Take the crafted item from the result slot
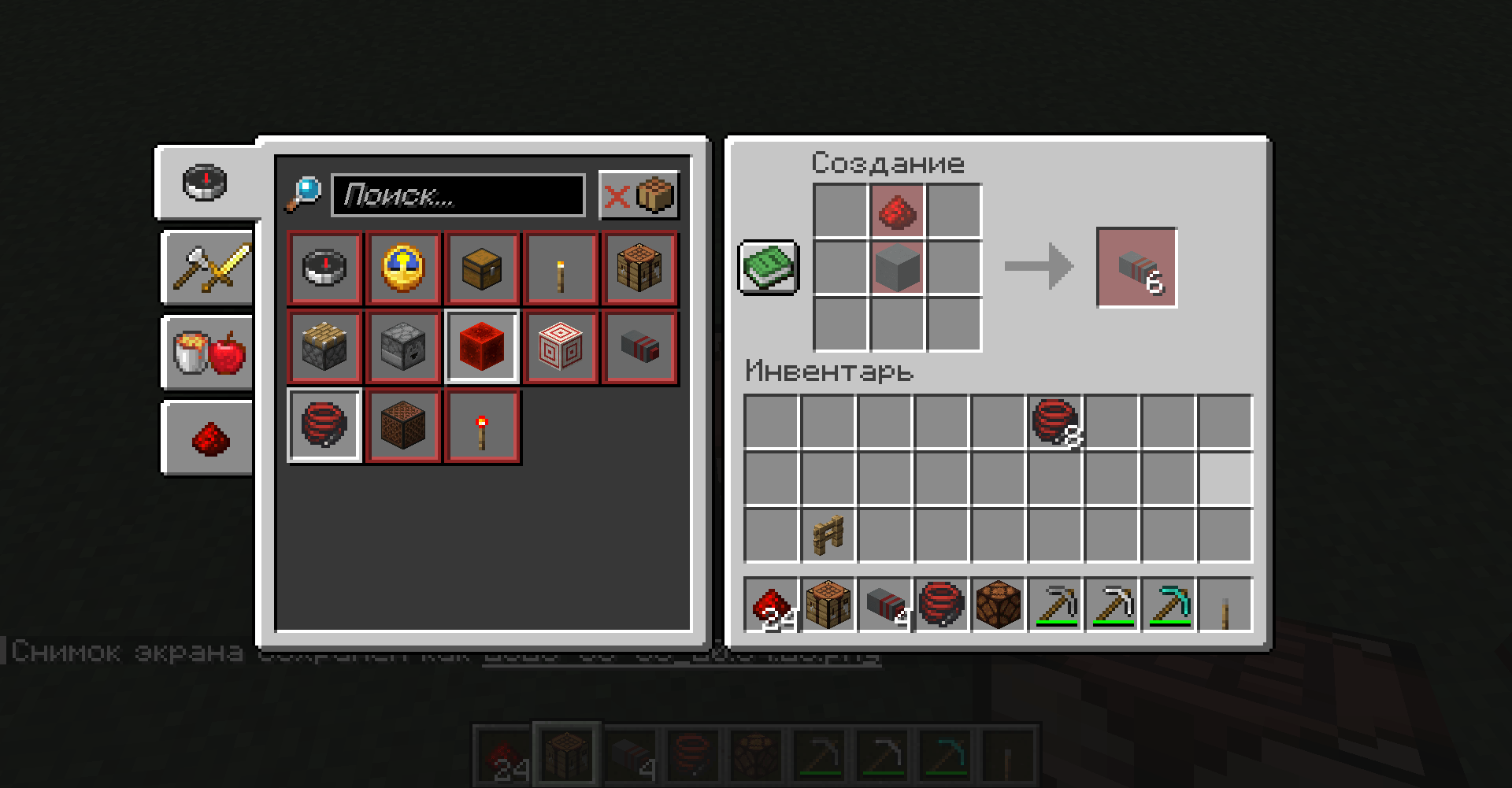 click(x=1136, y=266)
